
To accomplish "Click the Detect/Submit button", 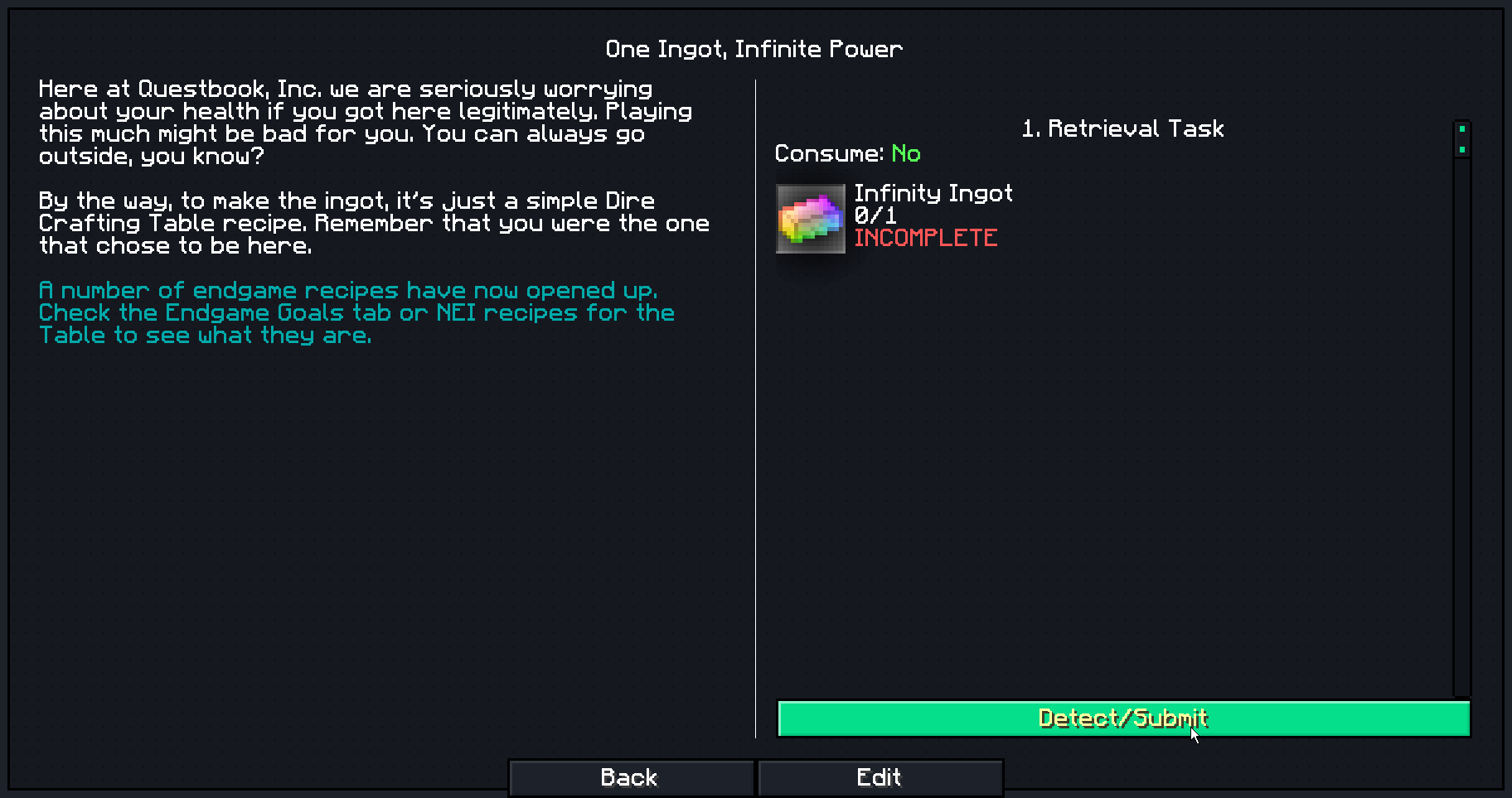I will [1123, 718].
